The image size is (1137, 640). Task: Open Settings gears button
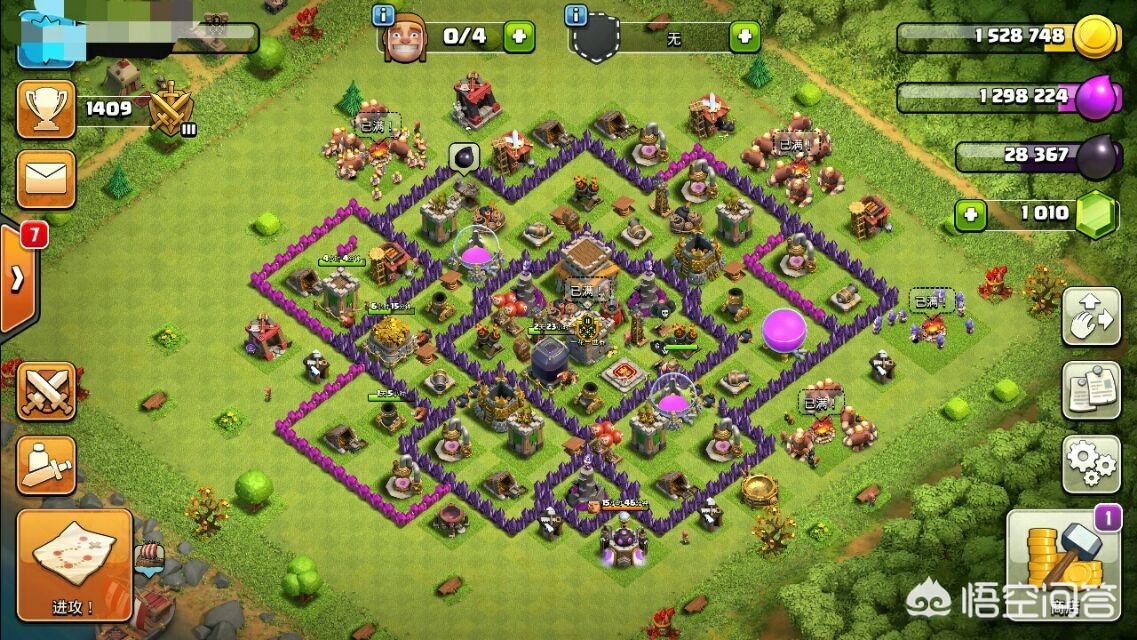tap(1091, 463)
